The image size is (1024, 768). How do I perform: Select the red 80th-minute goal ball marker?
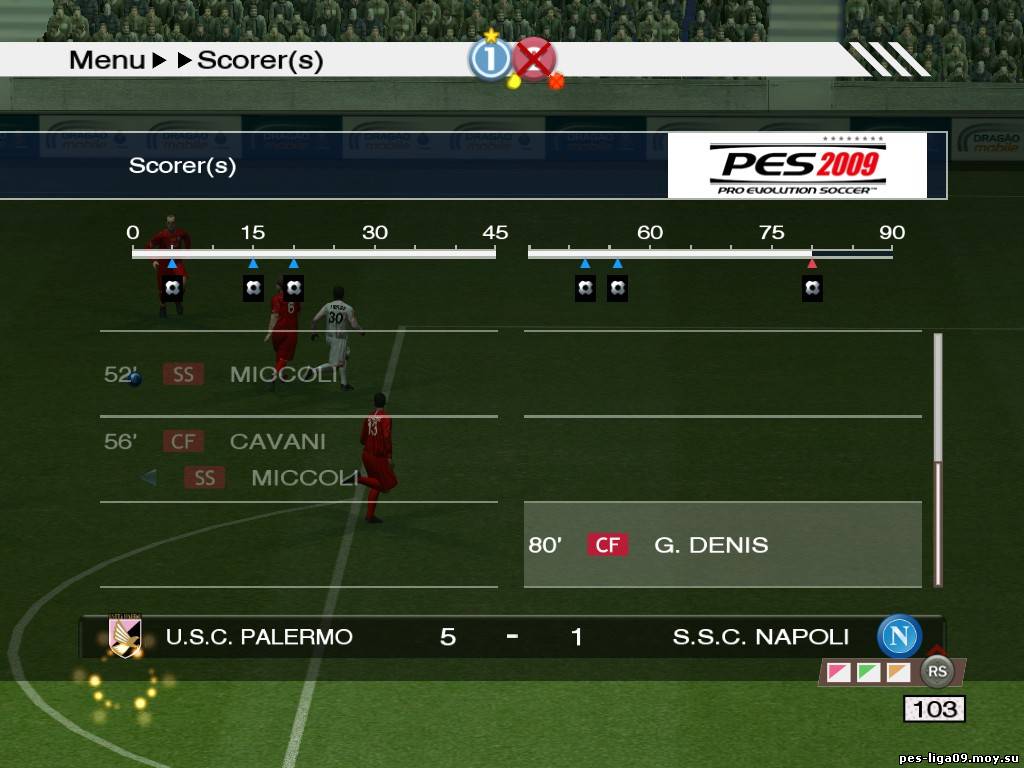[812, 289]
